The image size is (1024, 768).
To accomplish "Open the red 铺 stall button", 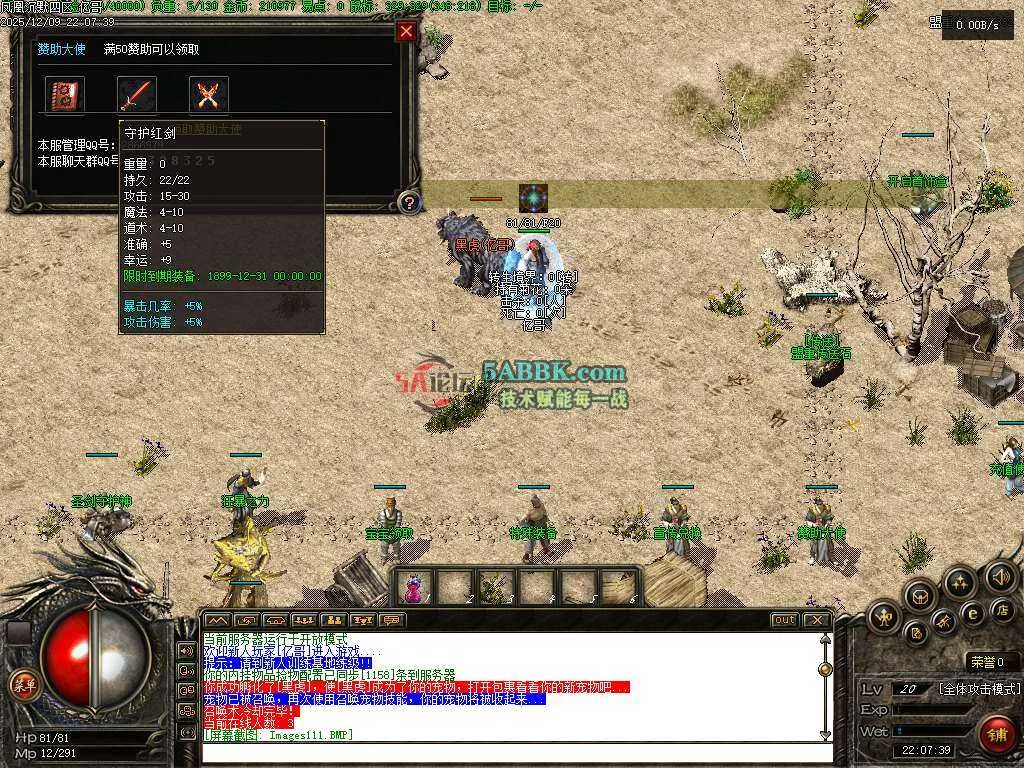I will point(994,733).
